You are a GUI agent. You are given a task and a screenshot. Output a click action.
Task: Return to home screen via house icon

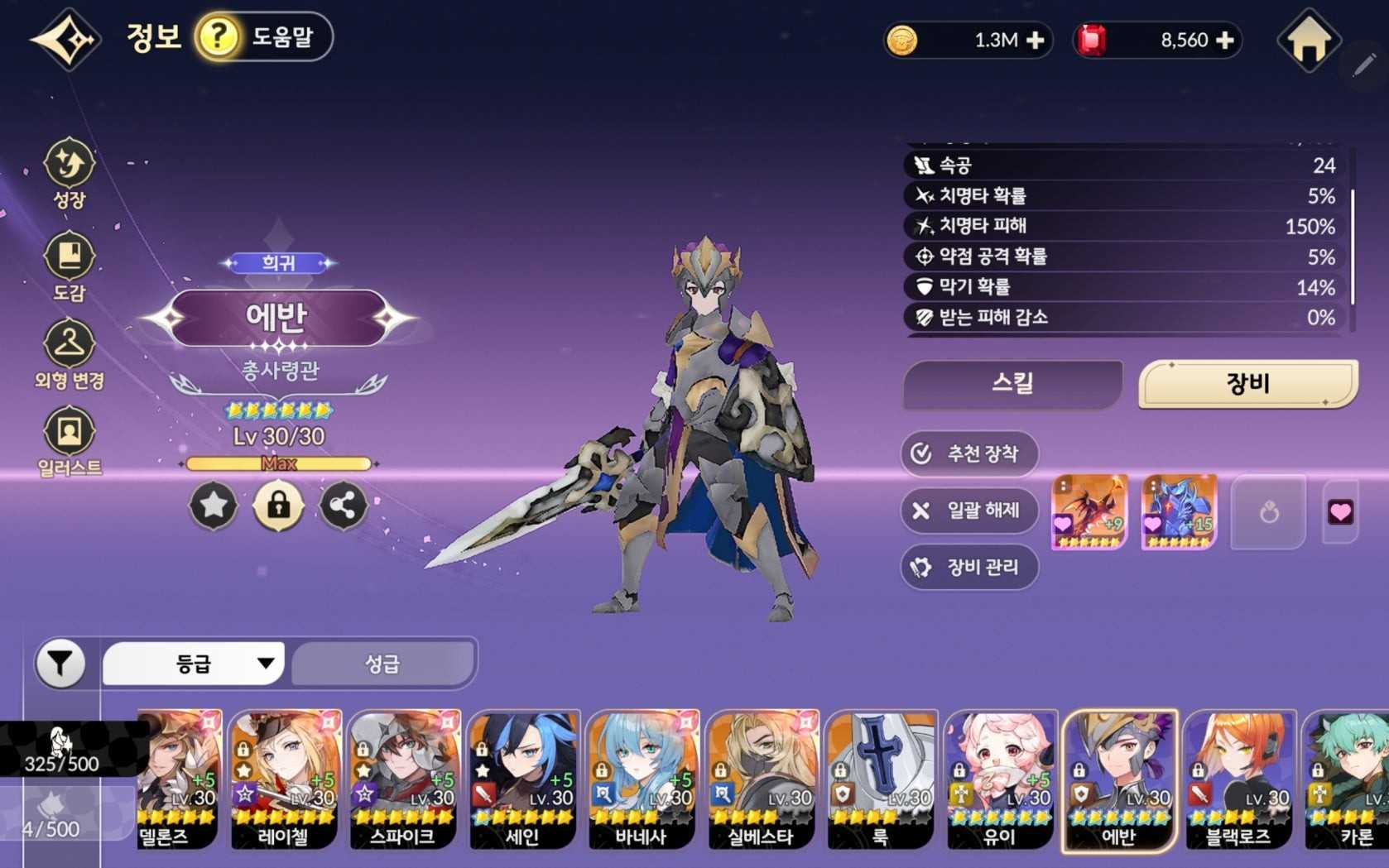click(x=1308, y=40)
